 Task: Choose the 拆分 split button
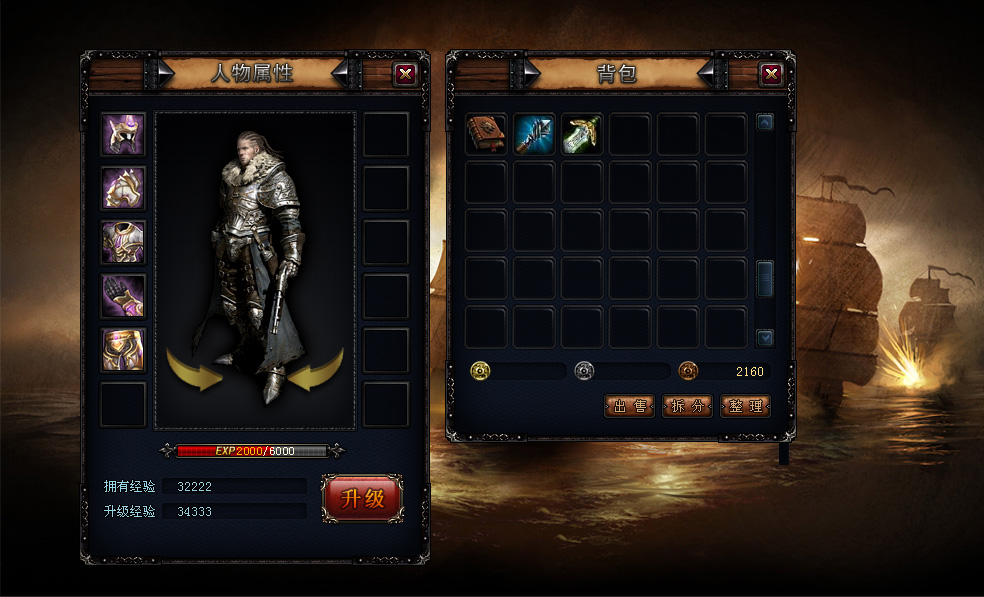[x=688, y=406]
